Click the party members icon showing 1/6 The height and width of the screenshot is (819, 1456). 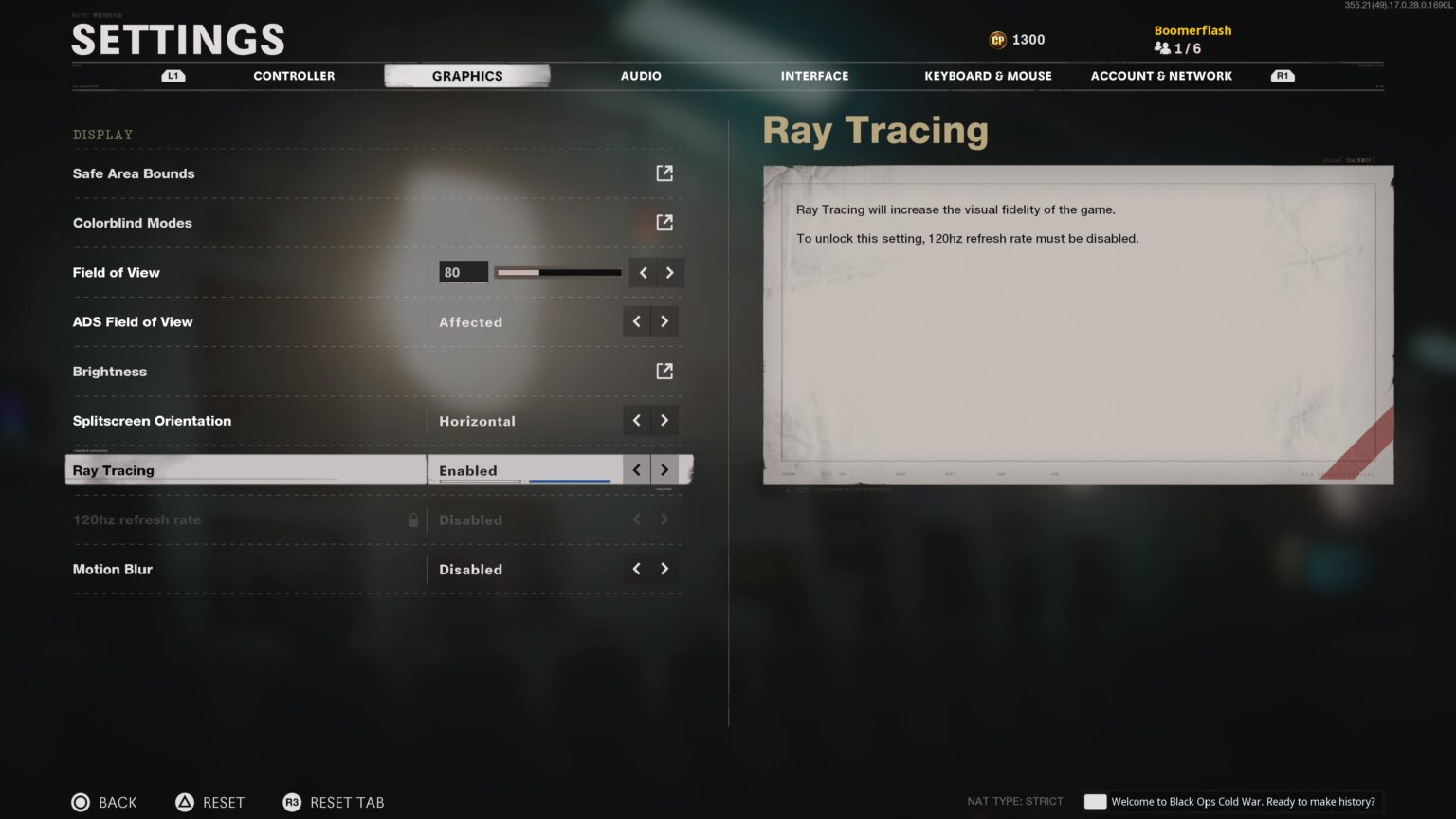[x=1163, y=48]
